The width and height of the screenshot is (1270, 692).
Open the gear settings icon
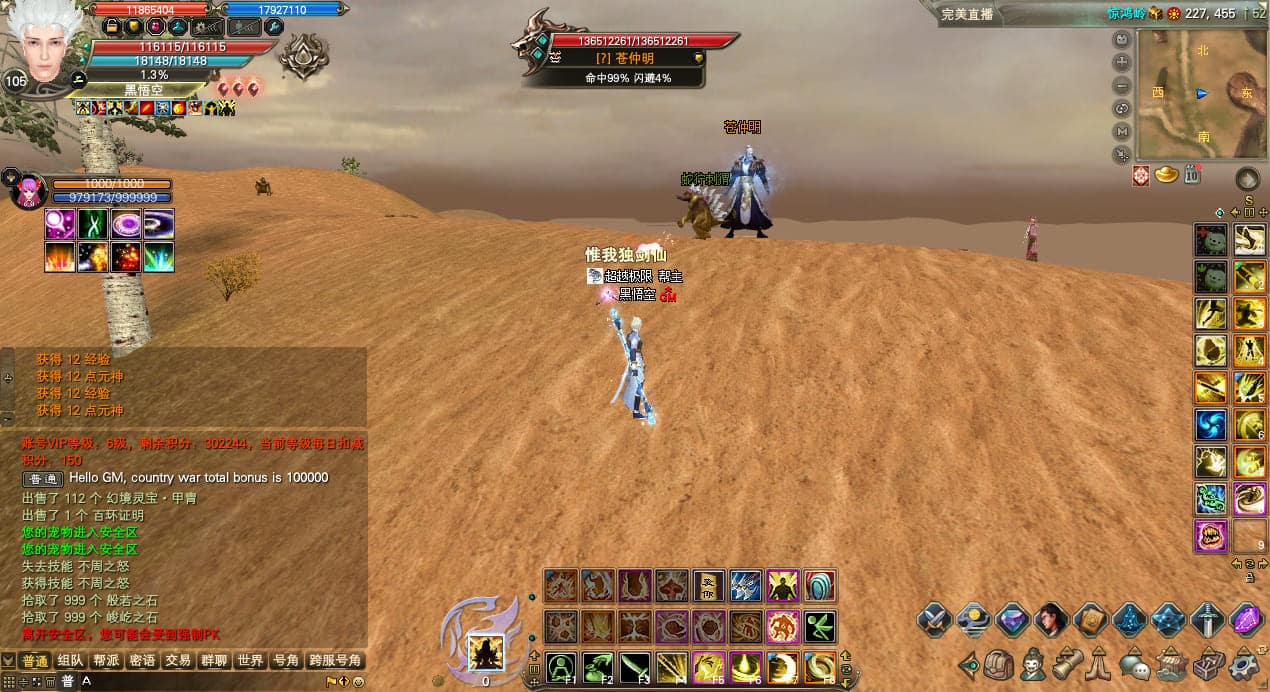coord(1244,664)
